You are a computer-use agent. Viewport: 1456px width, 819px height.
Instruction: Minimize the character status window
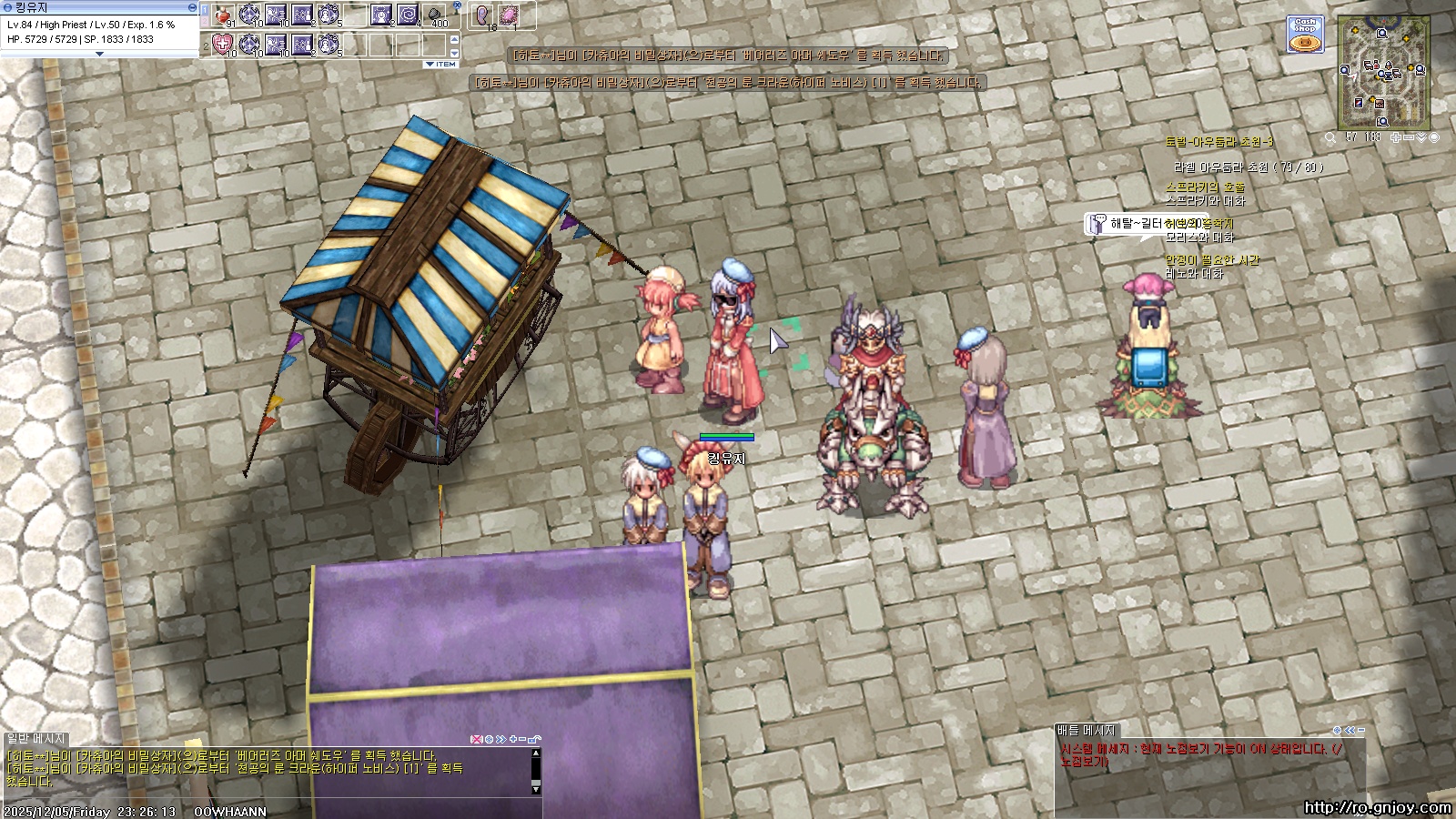click(192, 7)
